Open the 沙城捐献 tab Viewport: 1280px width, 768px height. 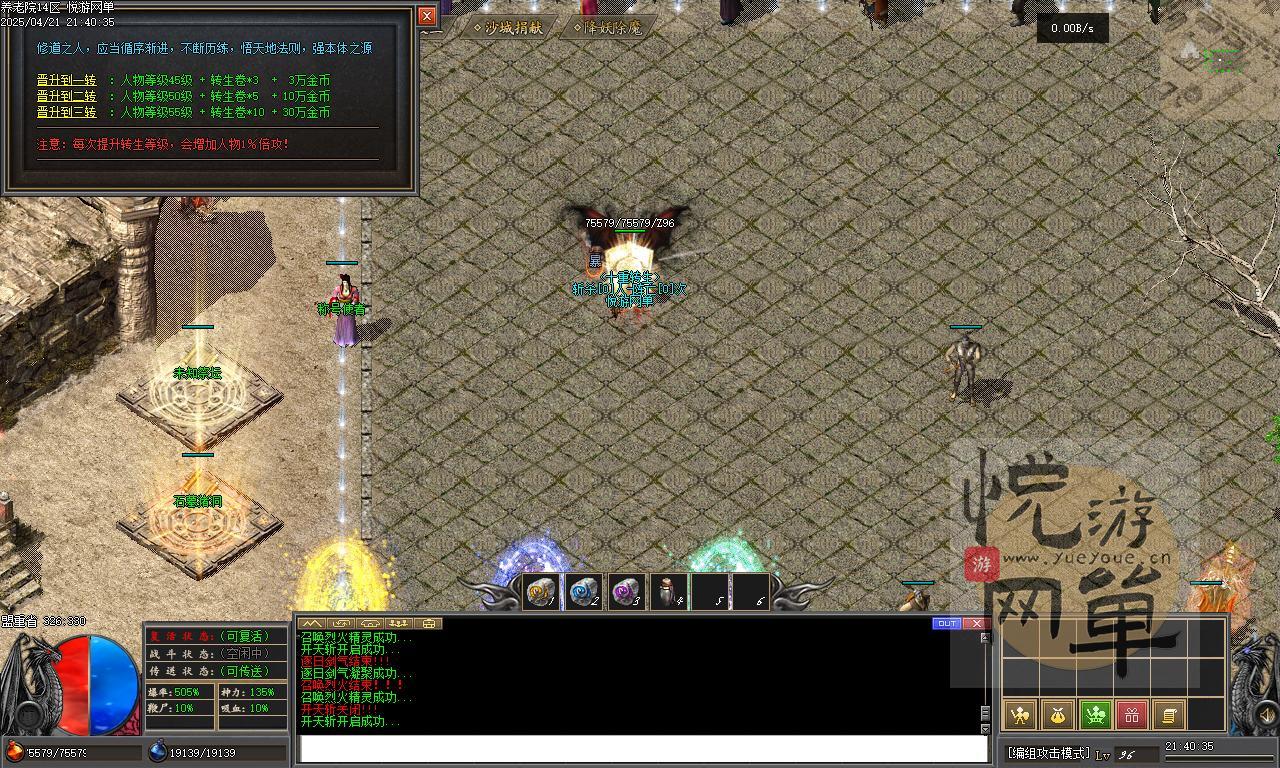[509, 28]
